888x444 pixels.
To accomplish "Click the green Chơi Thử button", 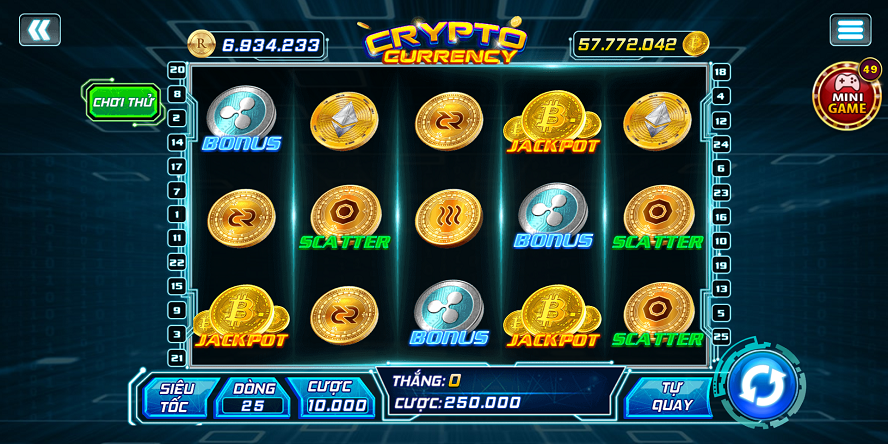I will [x=123, y=102].
